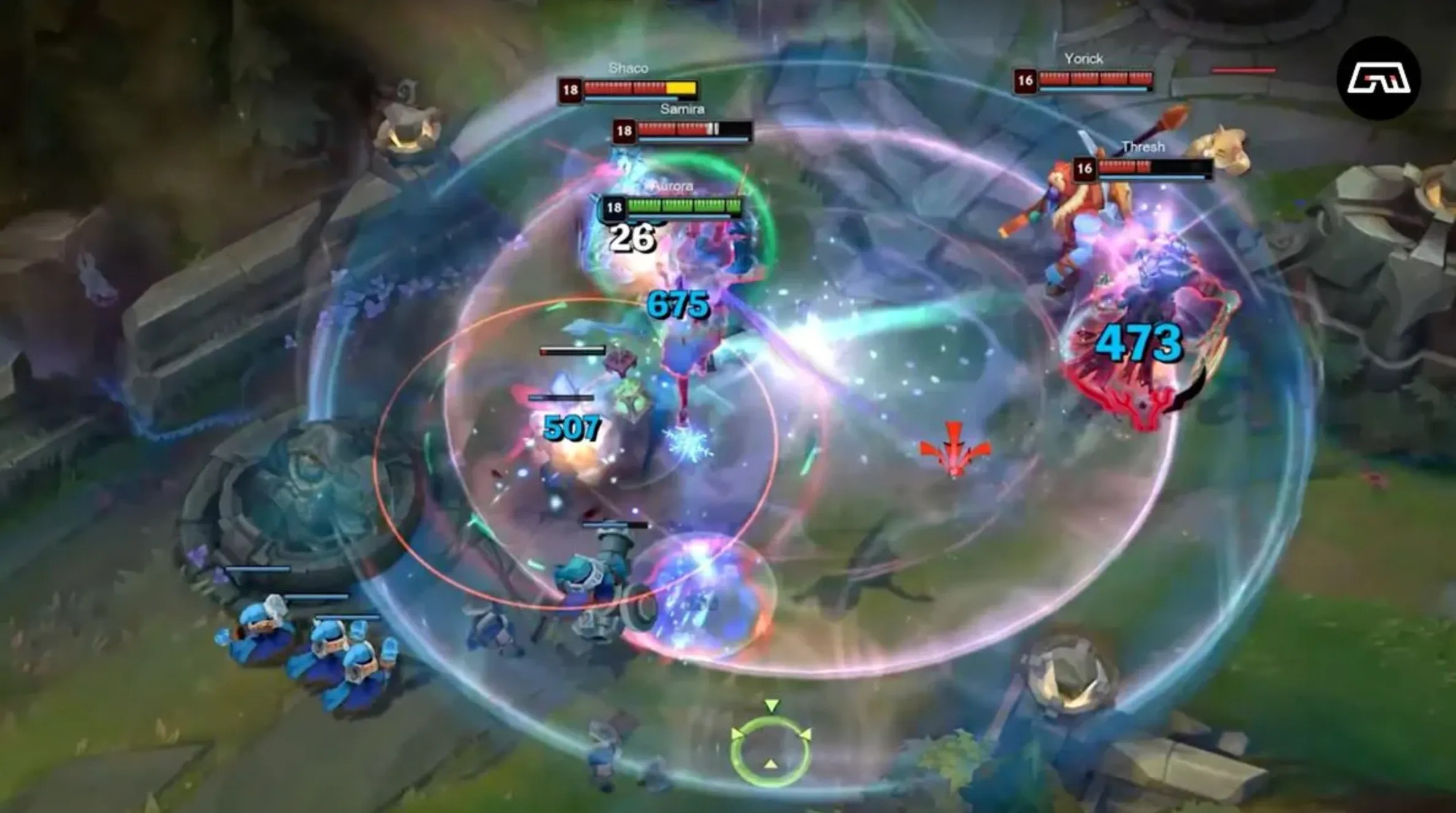Click the Yorick name label
Viewport: 1456px width, 813px height.
[1086, 59]
